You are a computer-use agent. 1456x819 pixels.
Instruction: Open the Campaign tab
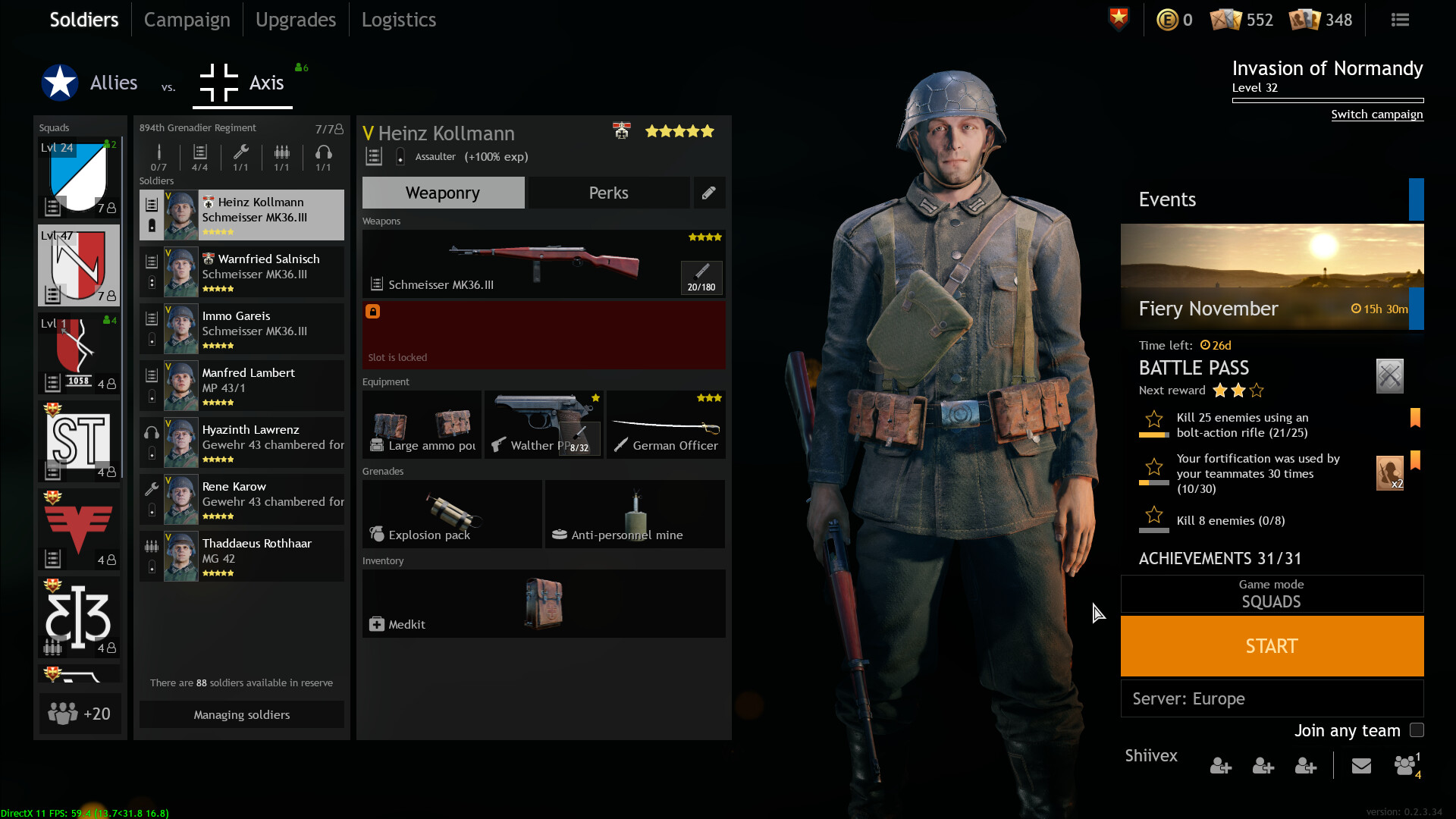point(187,20)
